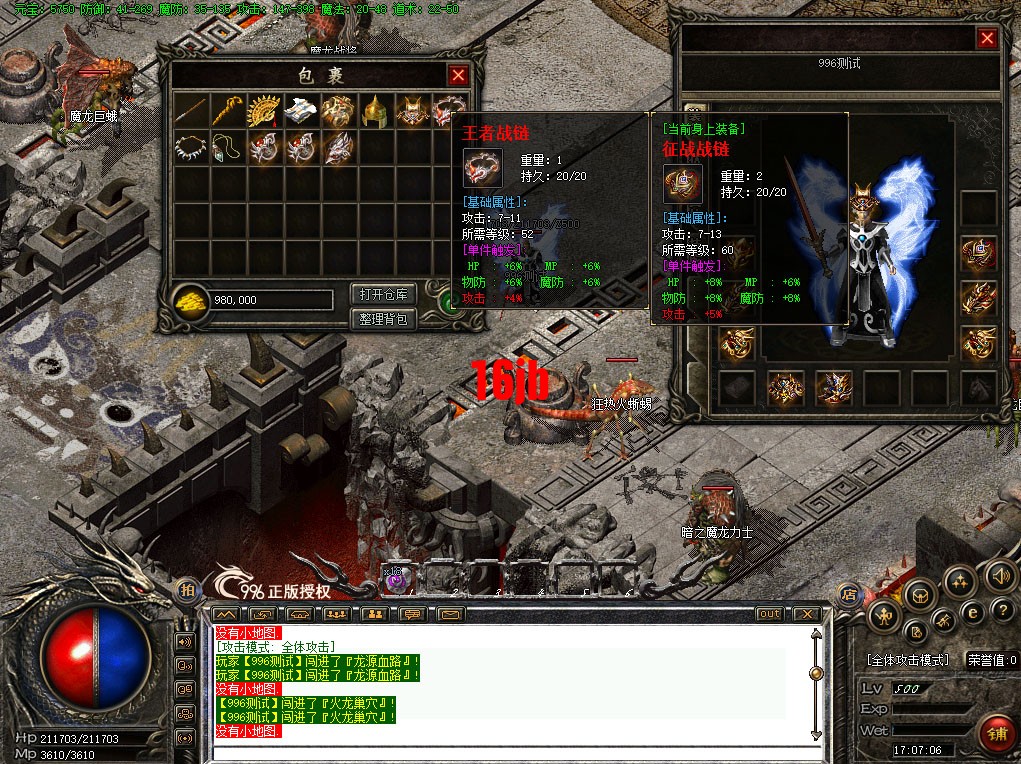Image resolution: width=1021 pixels, height=764 pixels.
Task: Click the 整理背包 sort bag button
Action: pos(383,319)
